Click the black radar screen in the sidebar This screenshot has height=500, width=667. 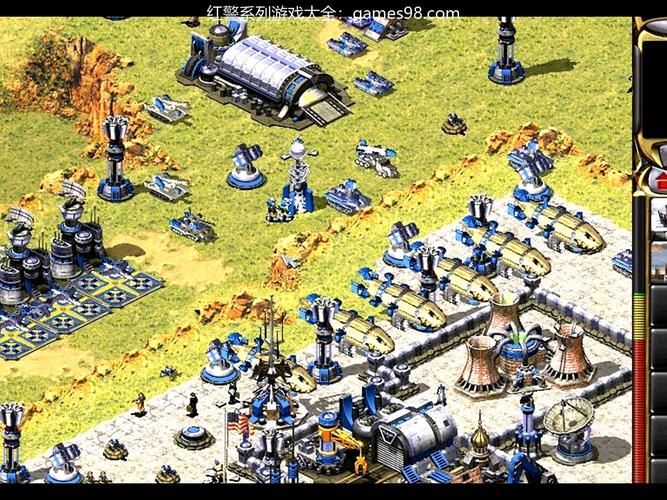point(655,92)
